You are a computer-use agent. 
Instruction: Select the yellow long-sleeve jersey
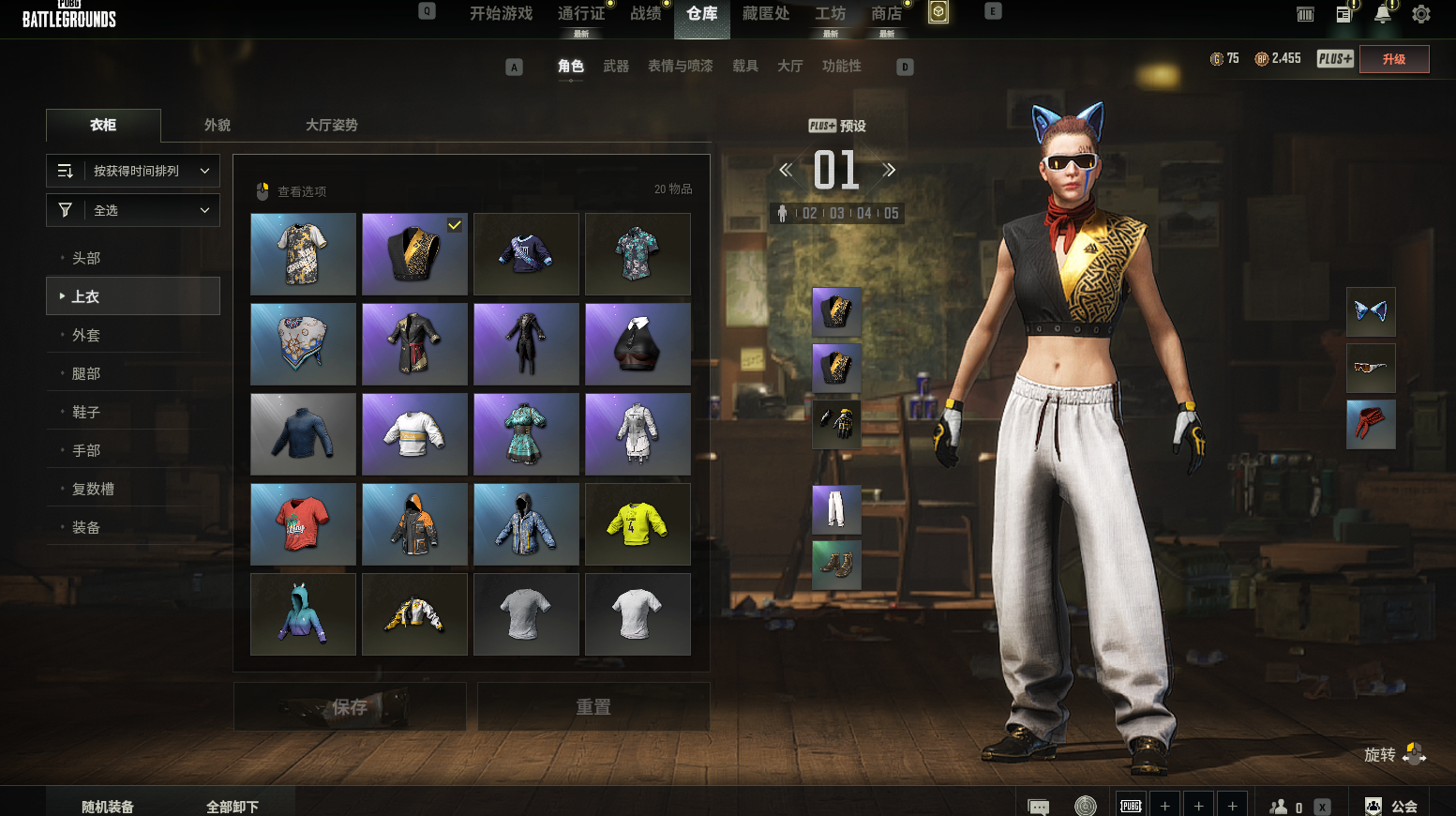[x=638, y=524]
